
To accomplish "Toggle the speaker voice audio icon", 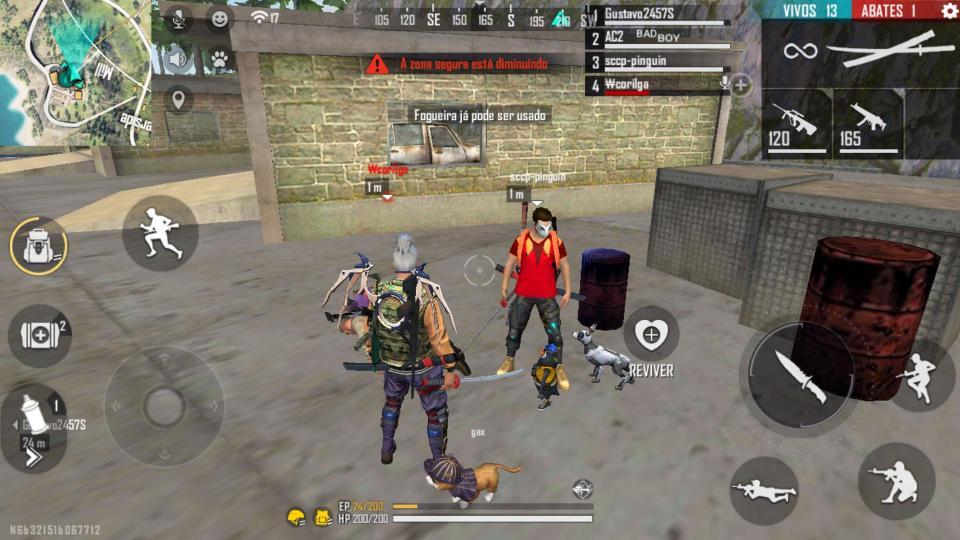I will tap(178, 58).
